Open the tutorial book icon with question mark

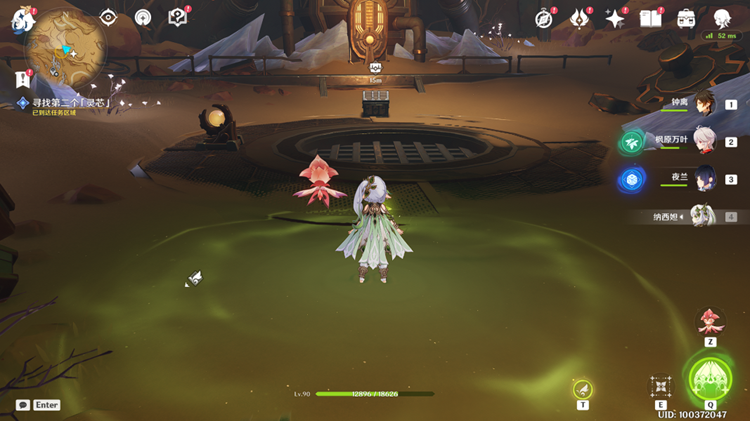[x=178, y=17]
